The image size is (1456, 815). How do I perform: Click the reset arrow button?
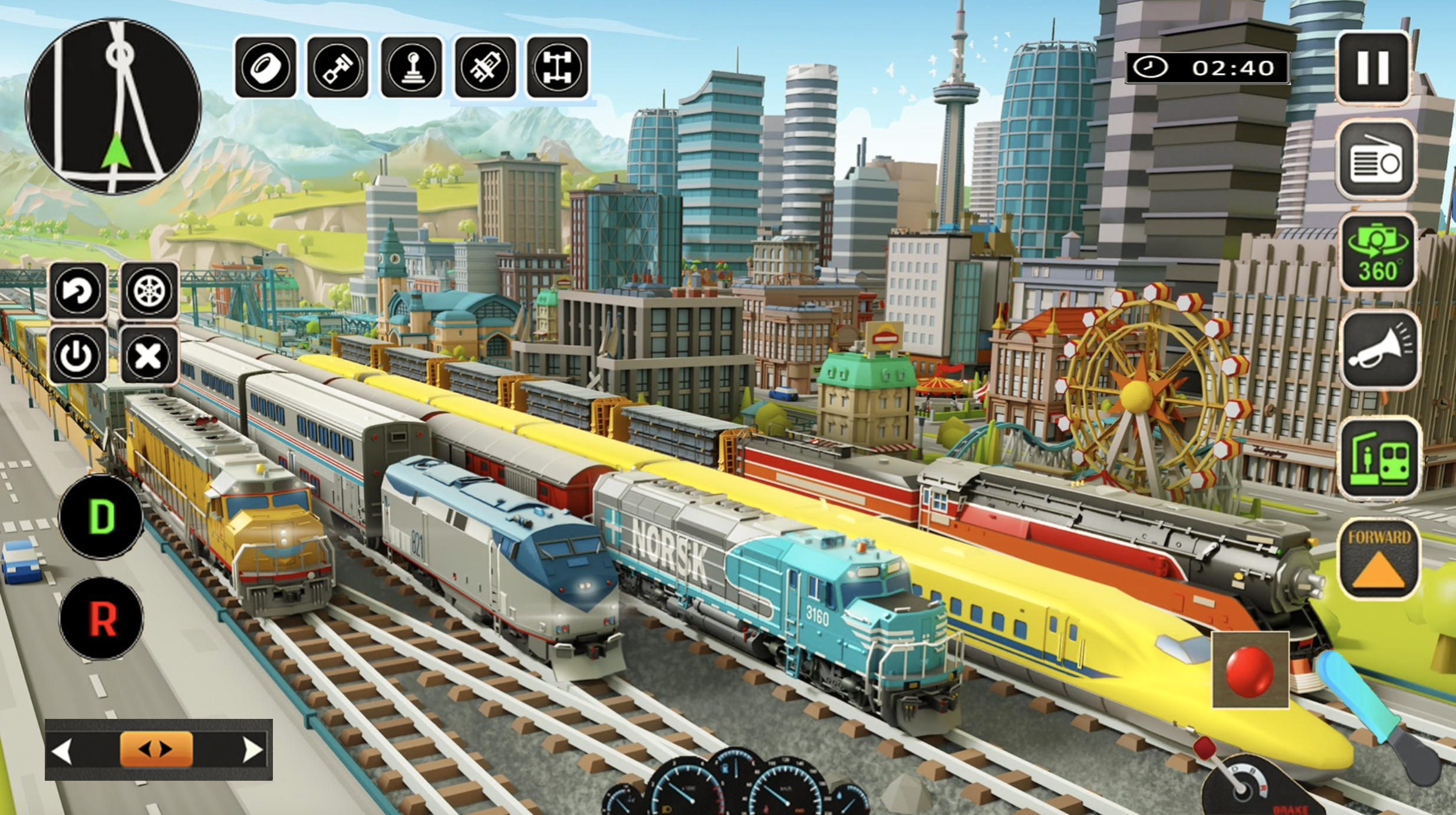[x=78, y=291]
